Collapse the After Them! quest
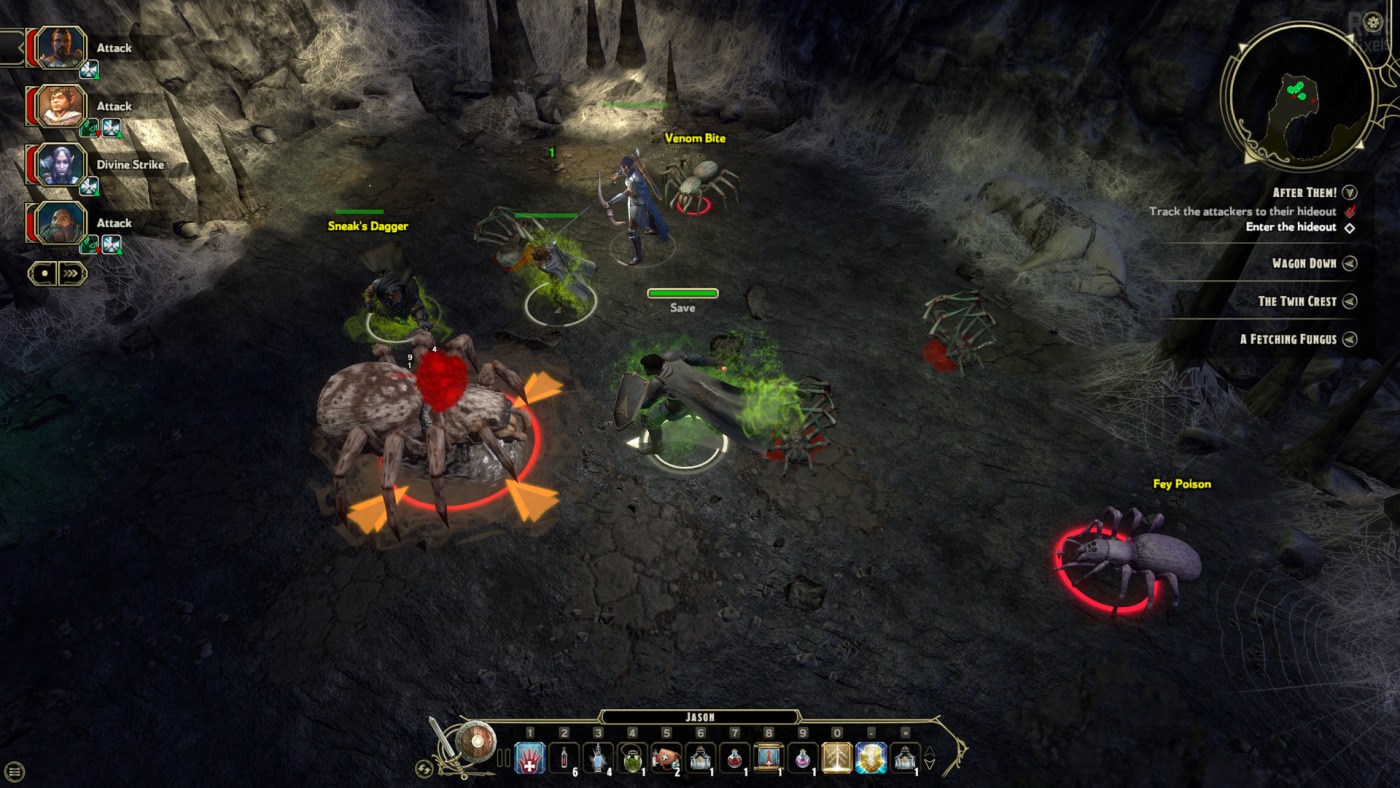The width and height of the screenshot is (1400, 788). (x=1350, y=192)
